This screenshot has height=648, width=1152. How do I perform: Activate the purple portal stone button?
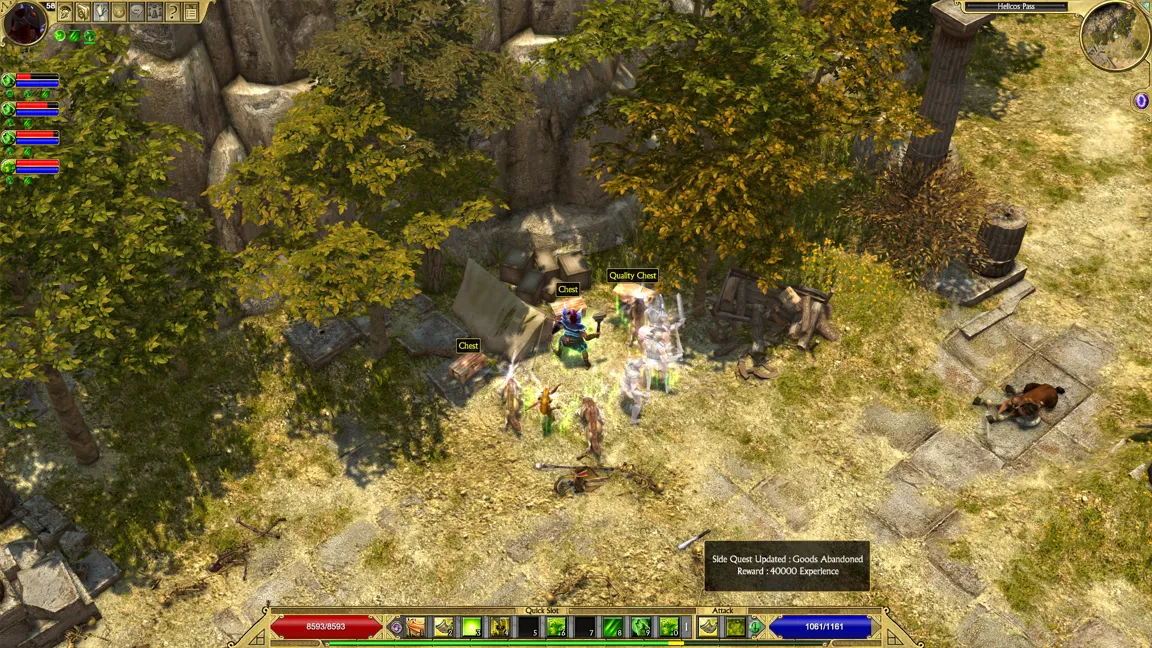point(1141,101)
